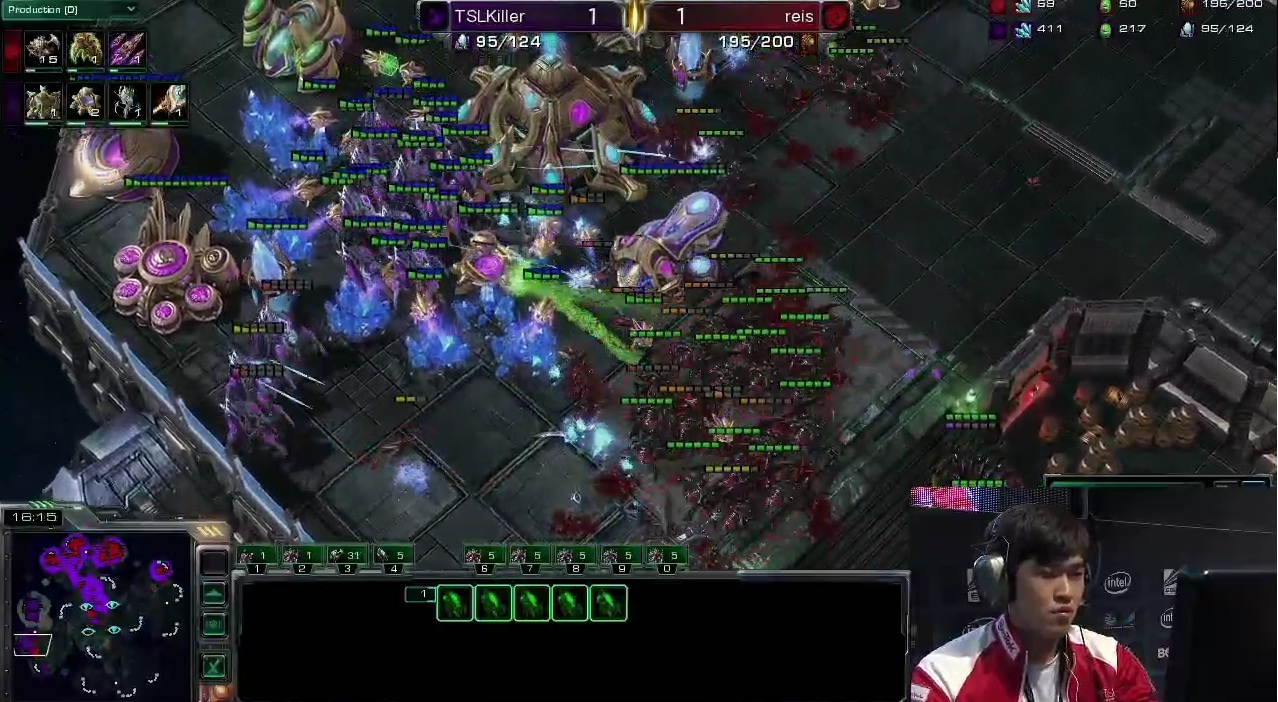The image size is (1278, 702).
Task: Select the production icon showing 15 units
Action: click(43, 50)
